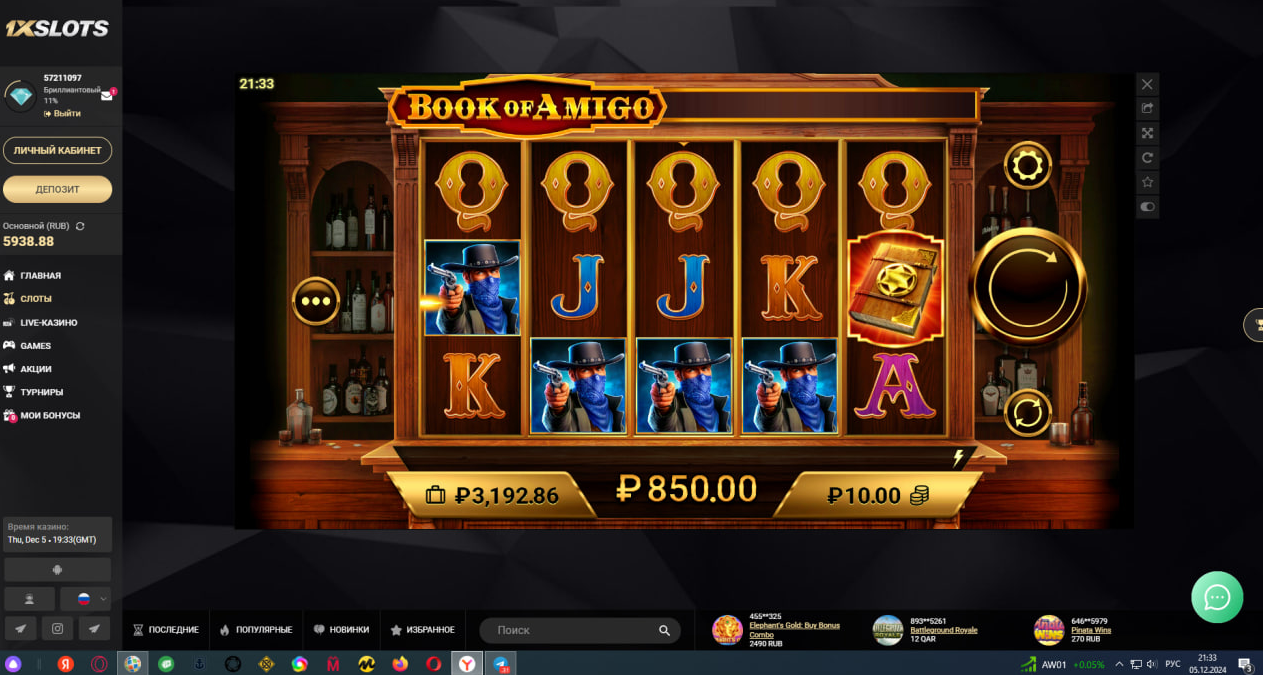Open the green live chat bubble
This screenshot has height=675, width=1263.
(x=1217, y=597)
